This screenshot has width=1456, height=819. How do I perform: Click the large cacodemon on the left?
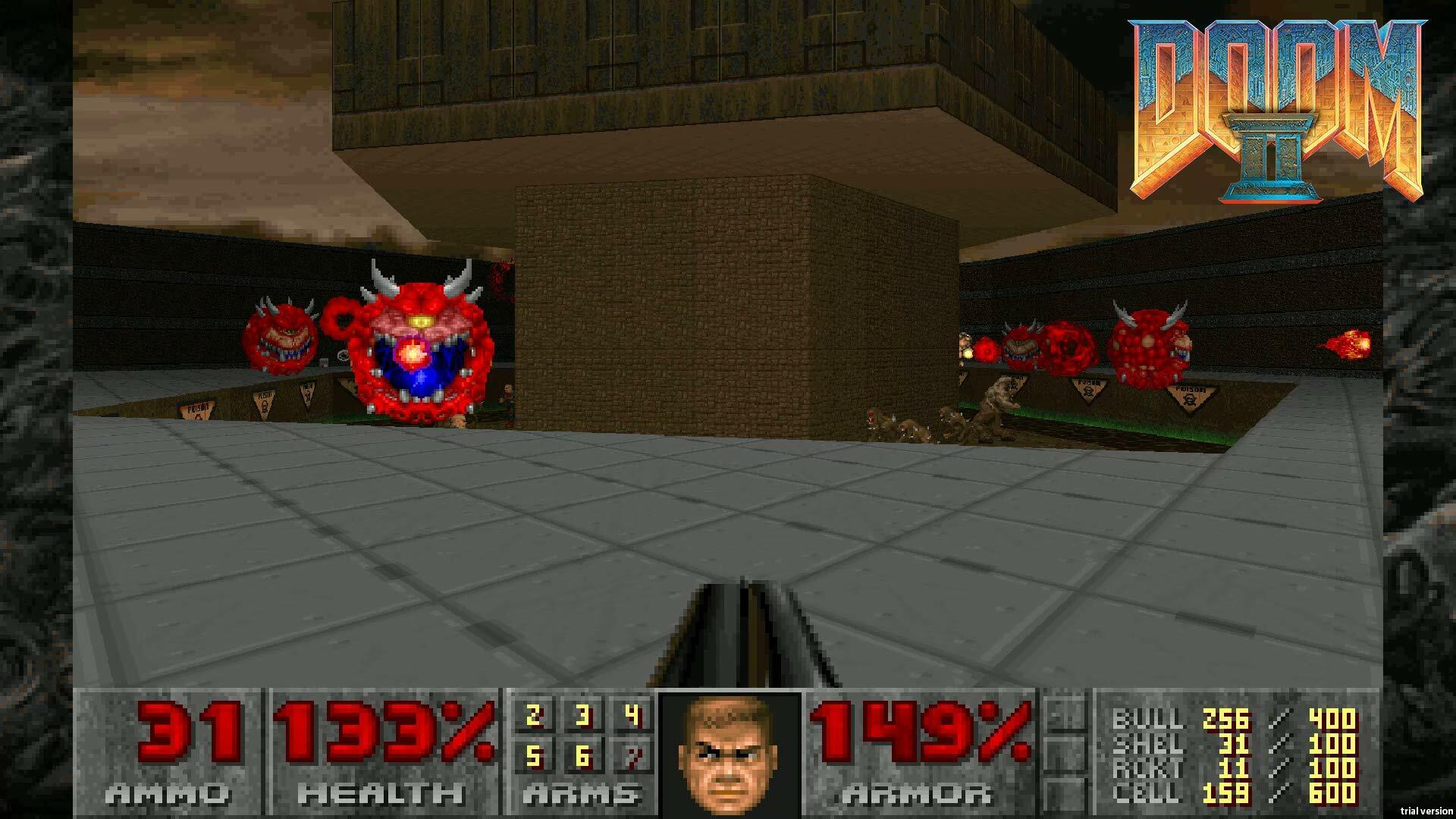417,349
